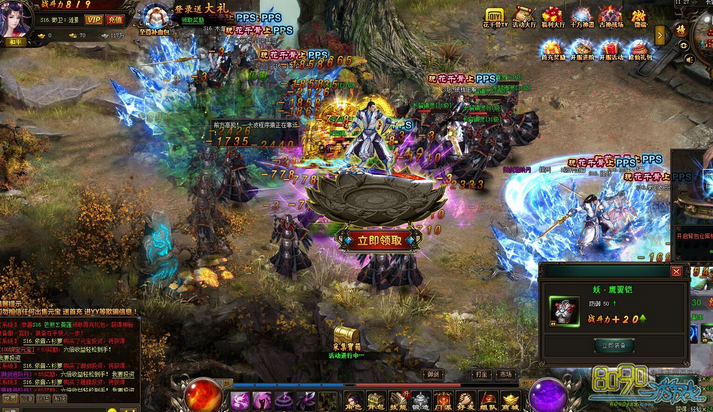Image resolution: width=713 pixels, height=412 pixels.
Task: Enter the 古神战场 battlefield icon
Action: 610,17
